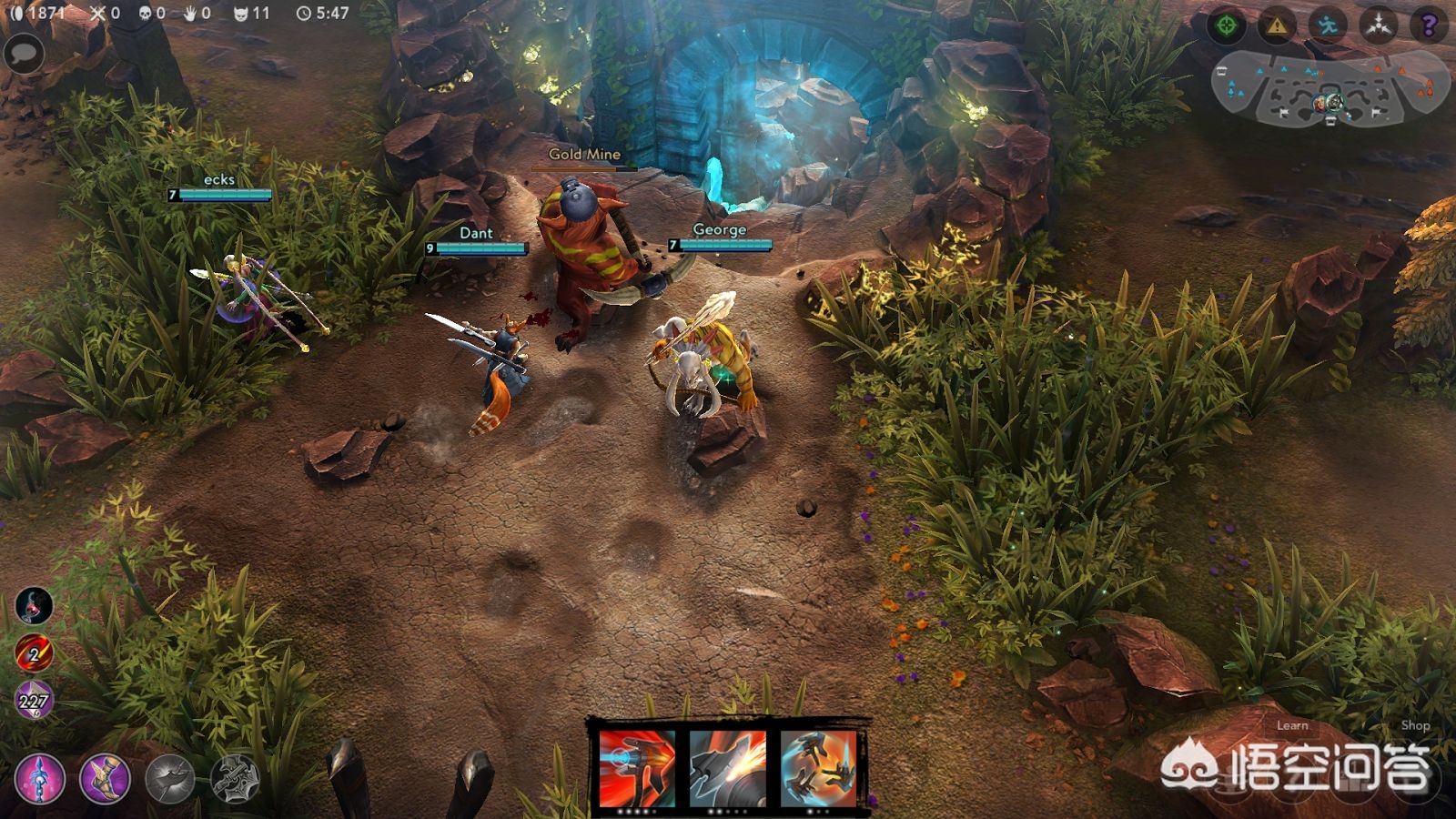Send the blue running man ping
Image resolution: width=1456 pixels, height=819 pixels.
(1328, 25)
